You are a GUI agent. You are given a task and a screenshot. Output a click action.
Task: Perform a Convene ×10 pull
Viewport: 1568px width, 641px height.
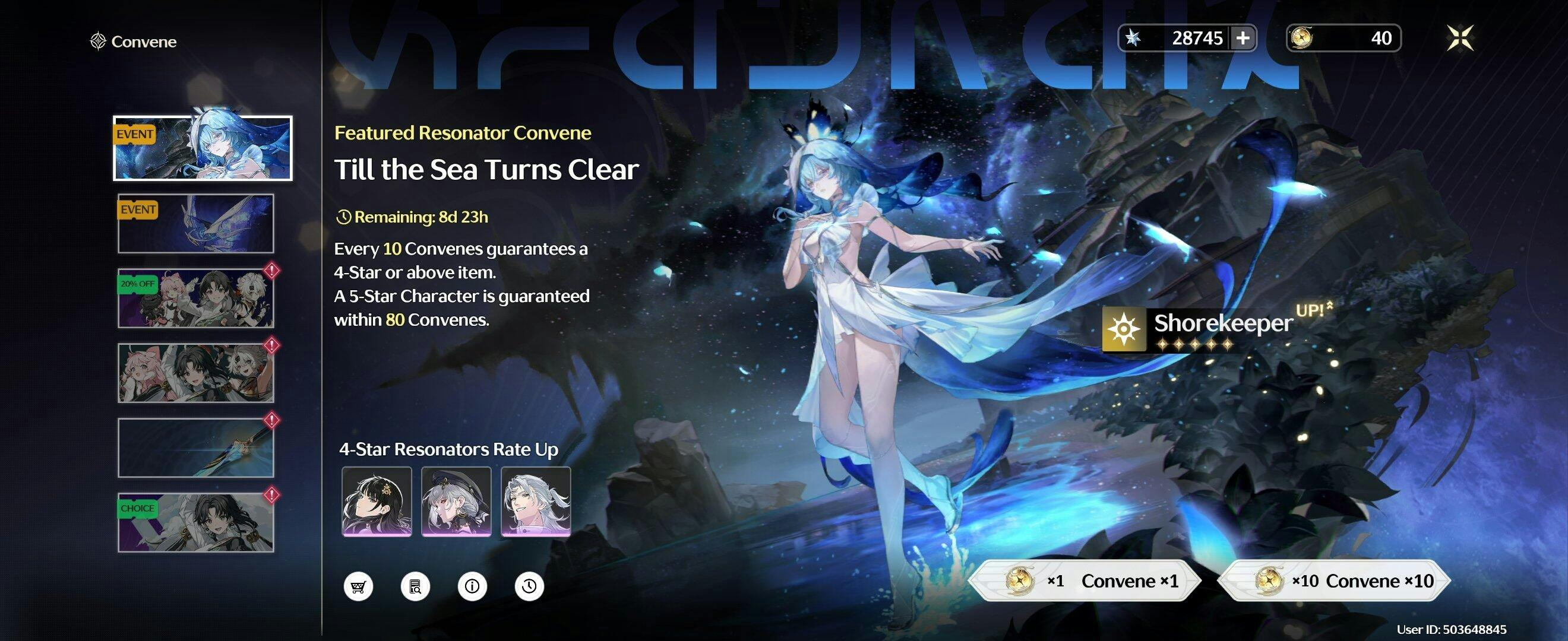click(x=1334, y=581)
